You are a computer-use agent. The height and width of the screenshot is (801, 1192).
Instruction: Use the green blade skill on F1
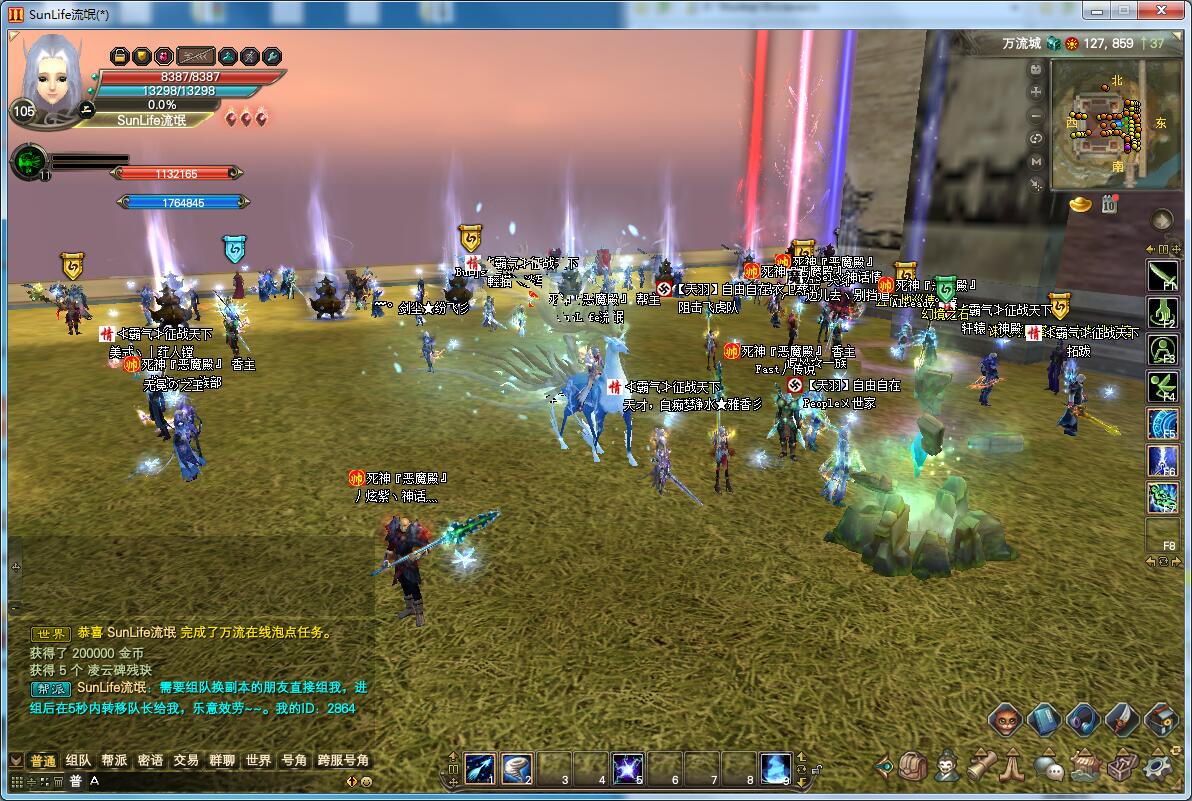point(1162,274)
